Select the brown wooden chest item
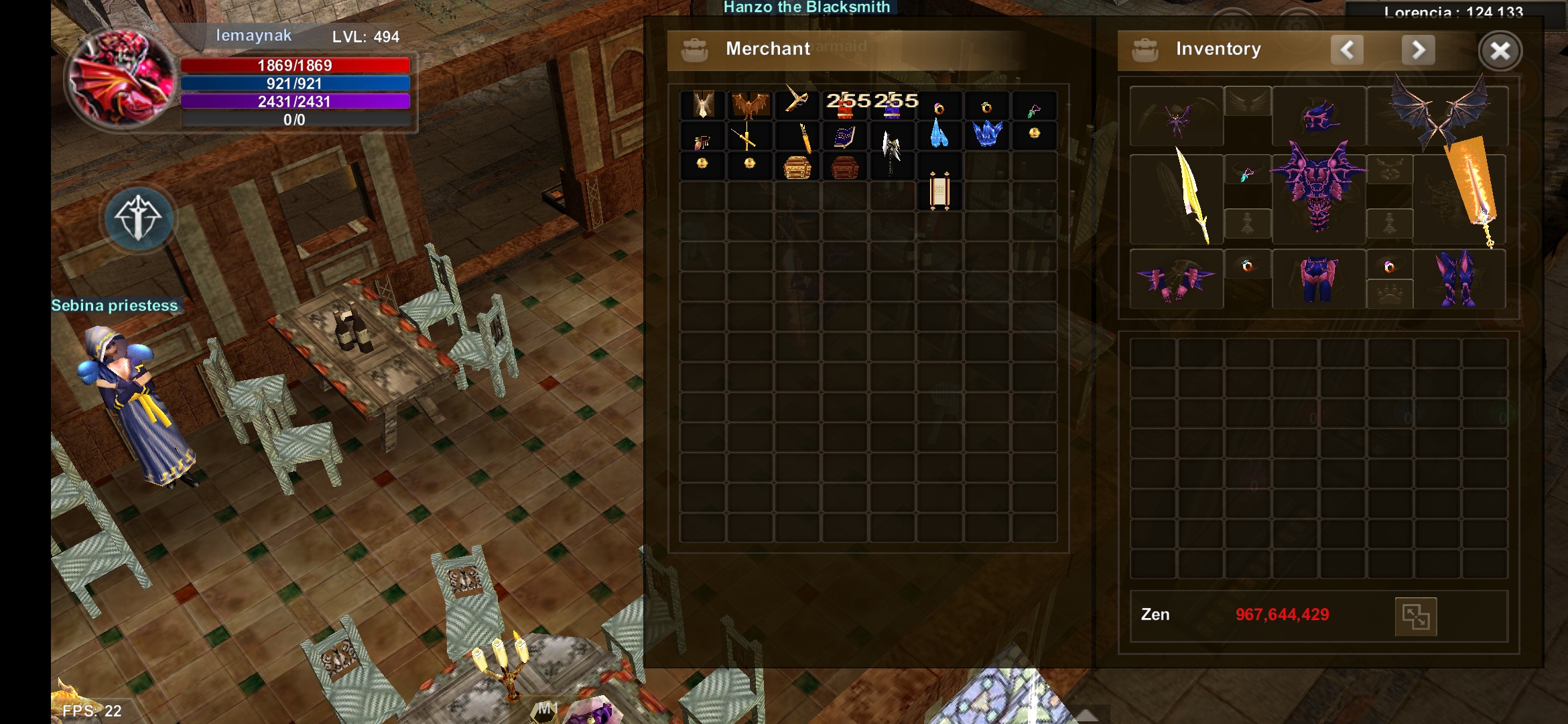This screenshot has height=724, width=1568. coord(844,167)
